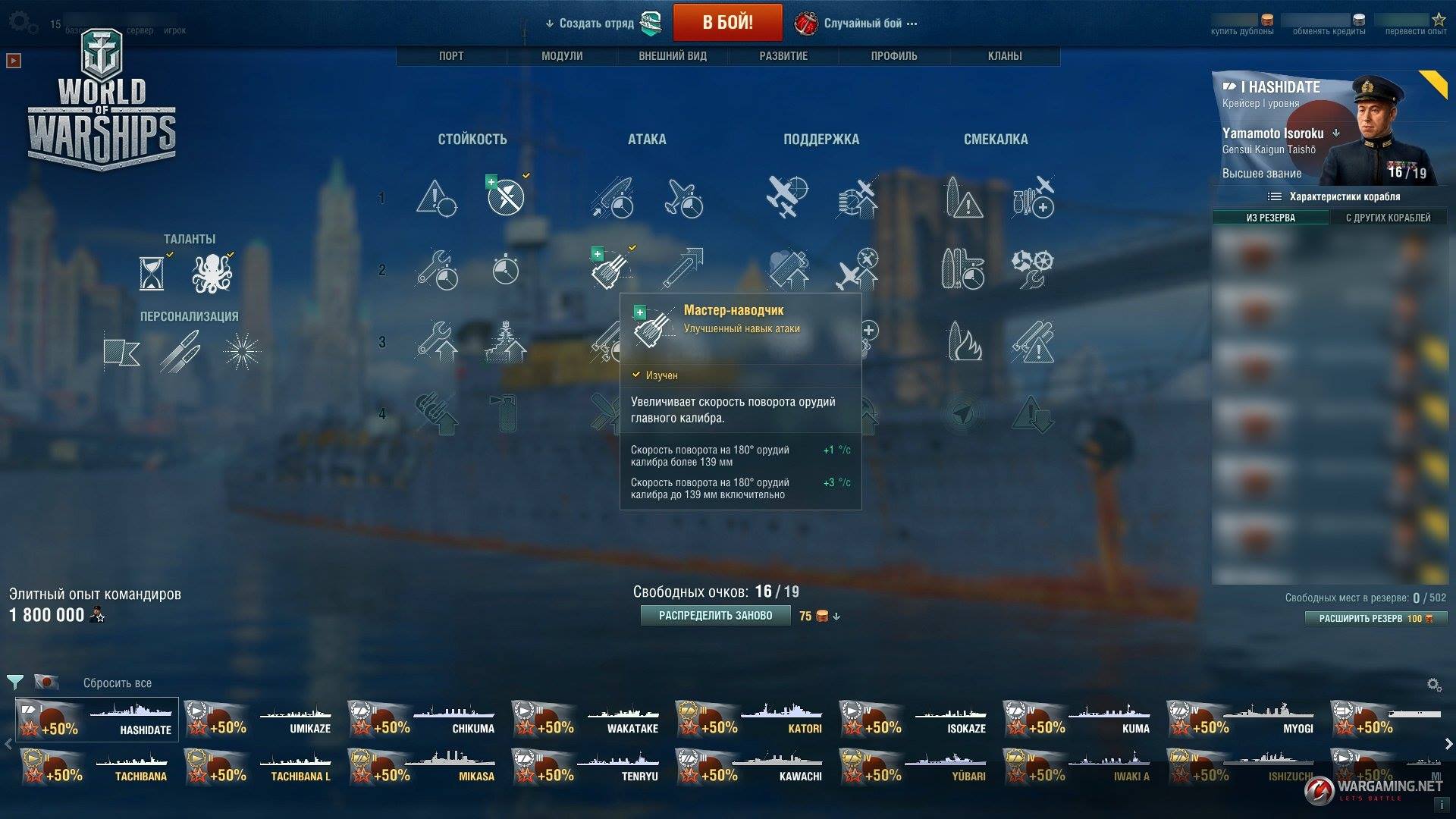1456x819 pixels.
Task: Open the КЛАНЫ tab
Action: (x=1005, y=56)
